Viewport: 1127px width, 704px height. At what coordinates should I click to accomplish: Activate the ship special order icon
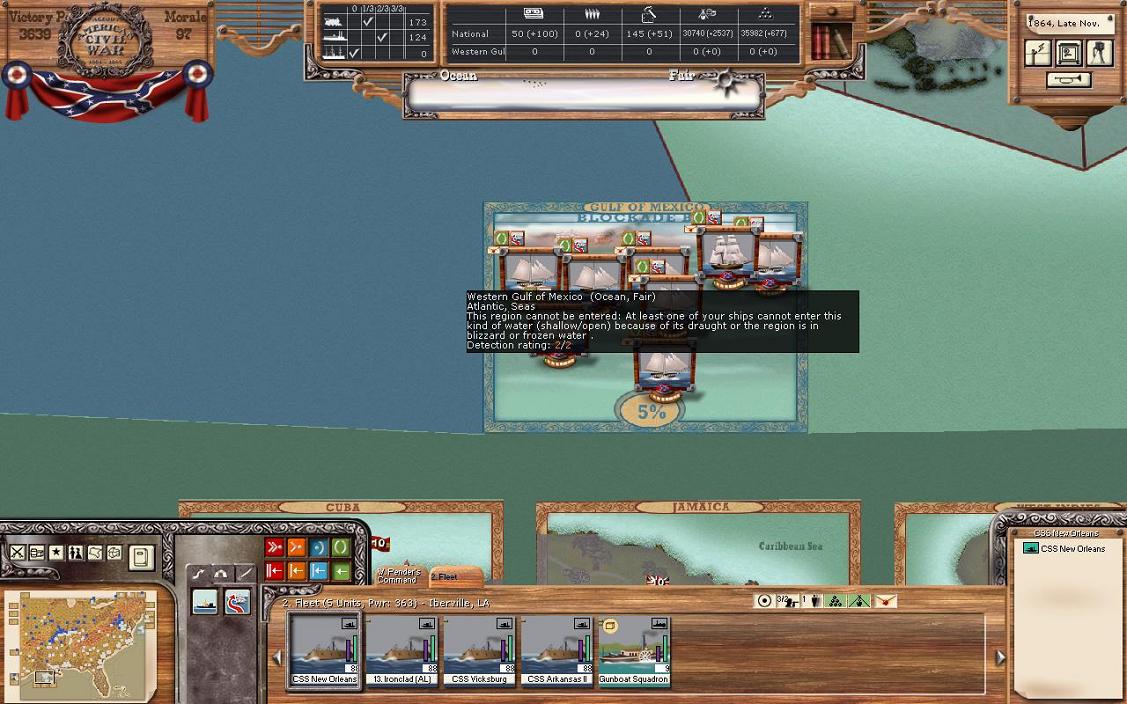tap(205, 602)
